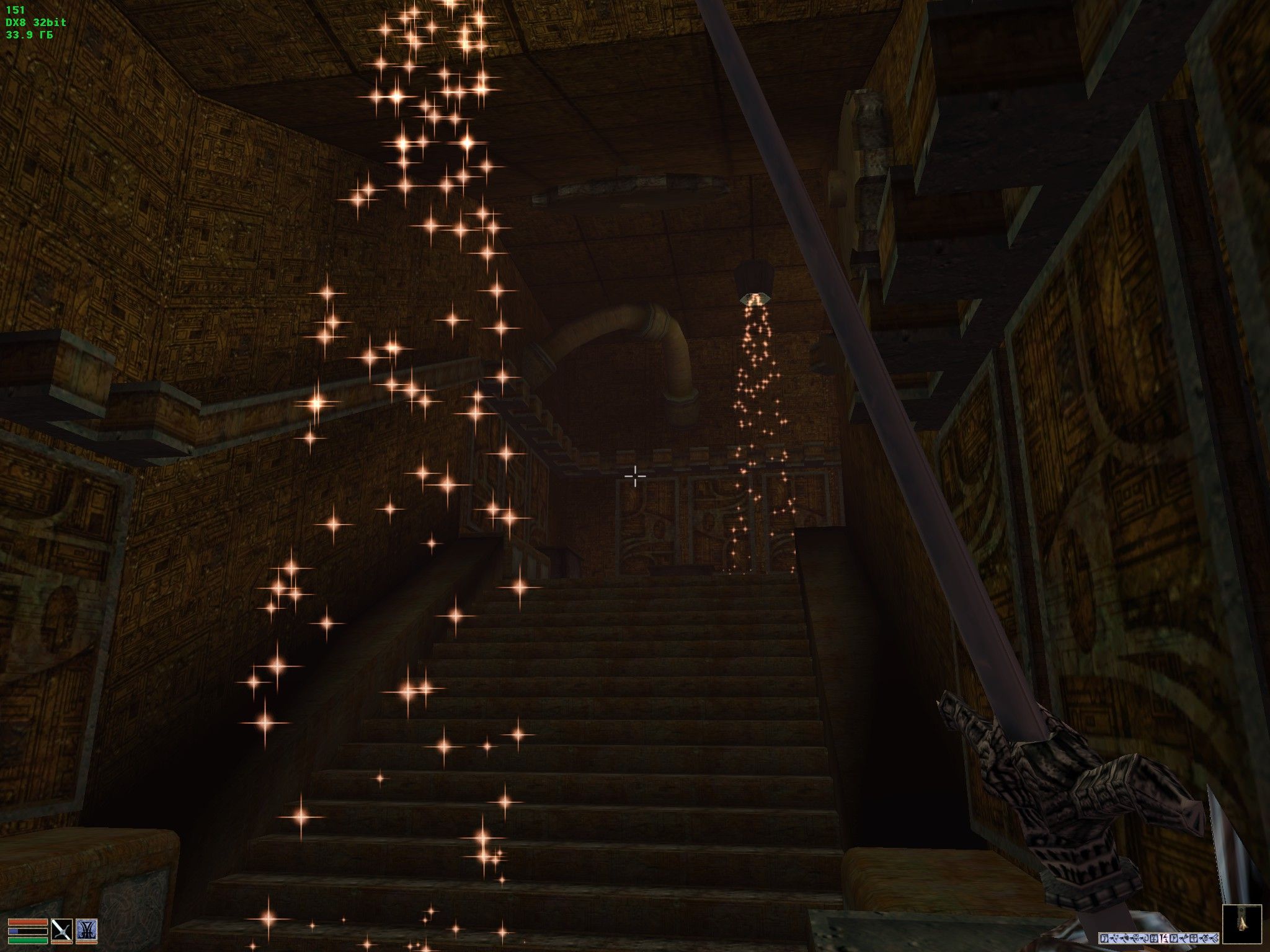Screen dimensions: 1270x952
Task: Click the player arrow marker on the minimap
Action: click(1243, 923)
